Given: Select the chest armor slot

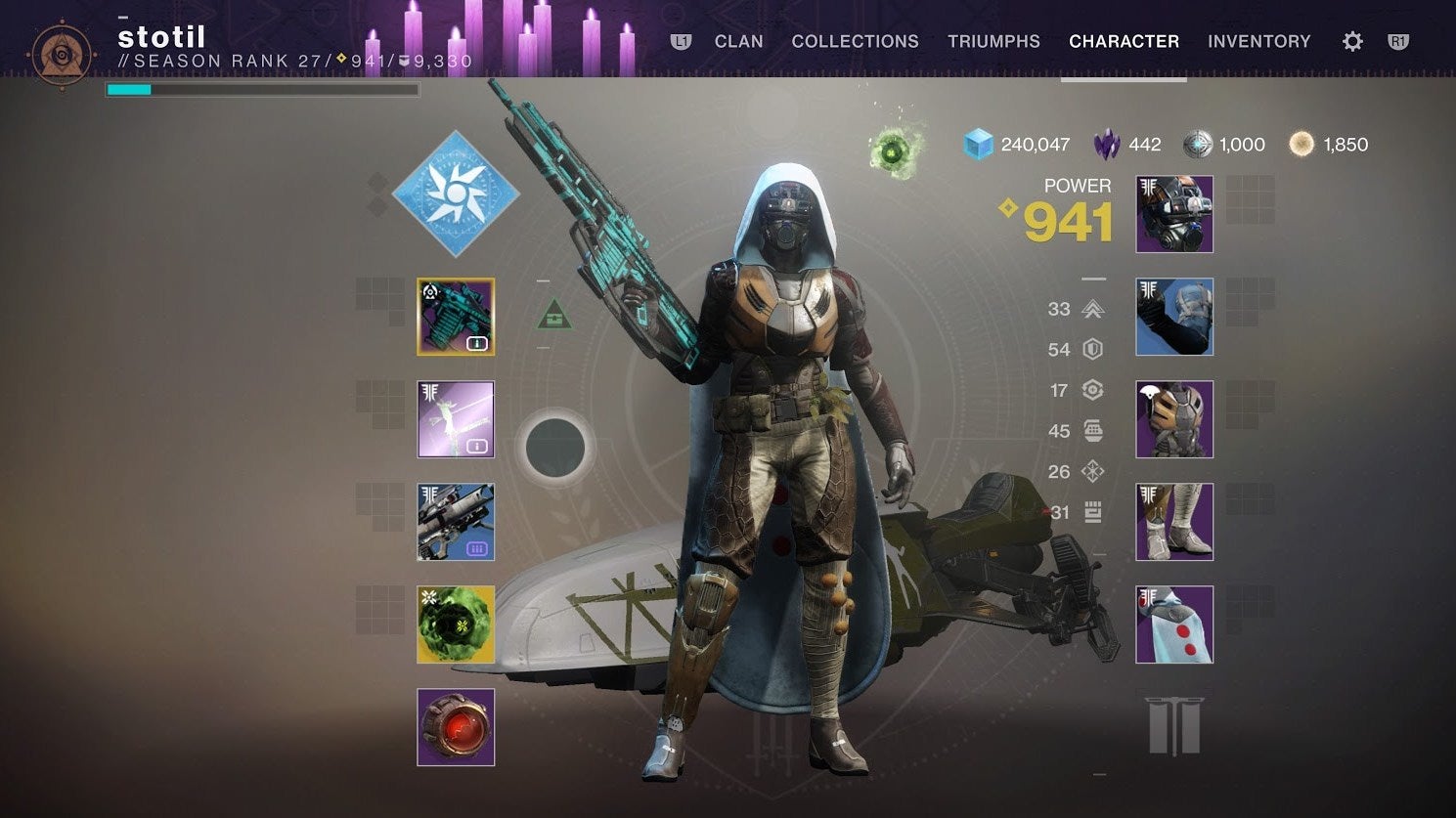Looking at the screenshot, I should (x=1174, y=419).
